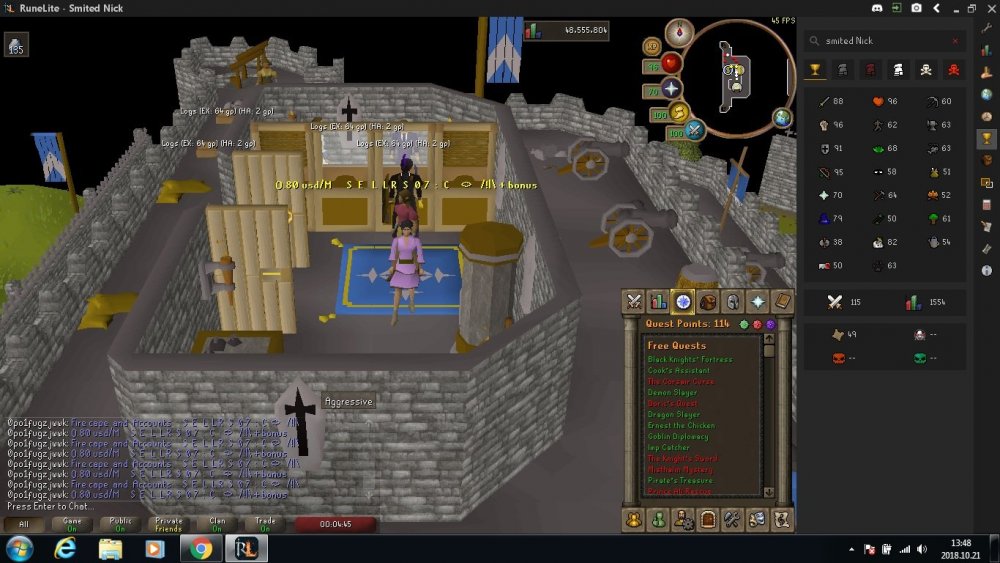
Task: Open the world map globe orb
Action: (782, 118)
